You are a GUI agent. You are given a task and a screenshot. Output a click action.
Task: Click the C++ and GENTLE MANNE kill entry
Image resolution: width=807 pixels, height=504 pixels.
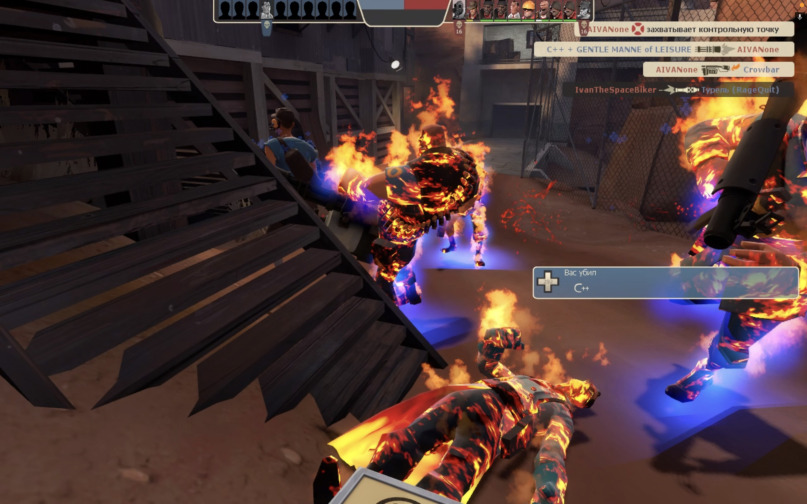coord(663,49)
